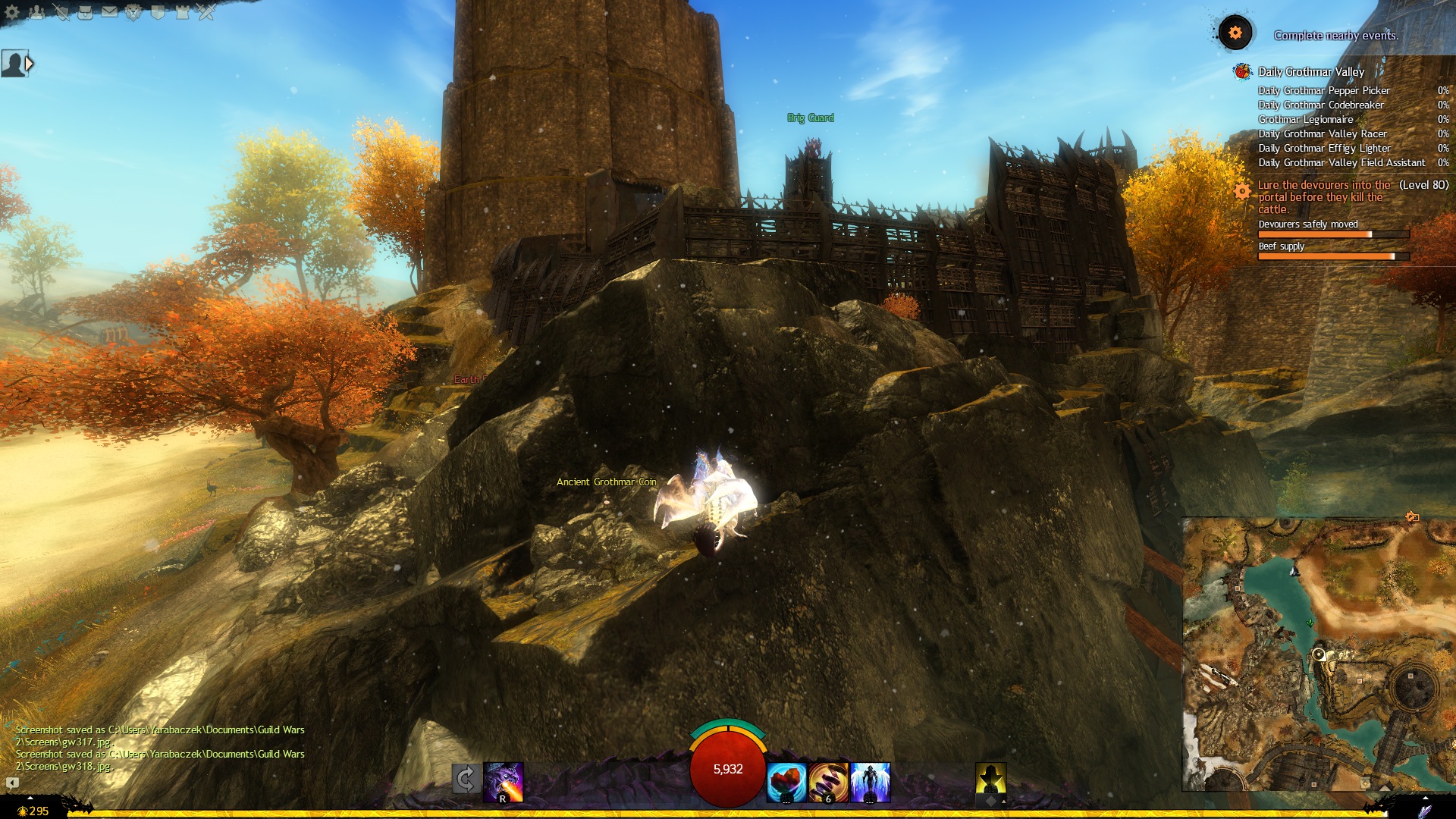Viewport: 1456px width, 819px height.
Task: Open the game menu gear icon
Action: (12, 12)
